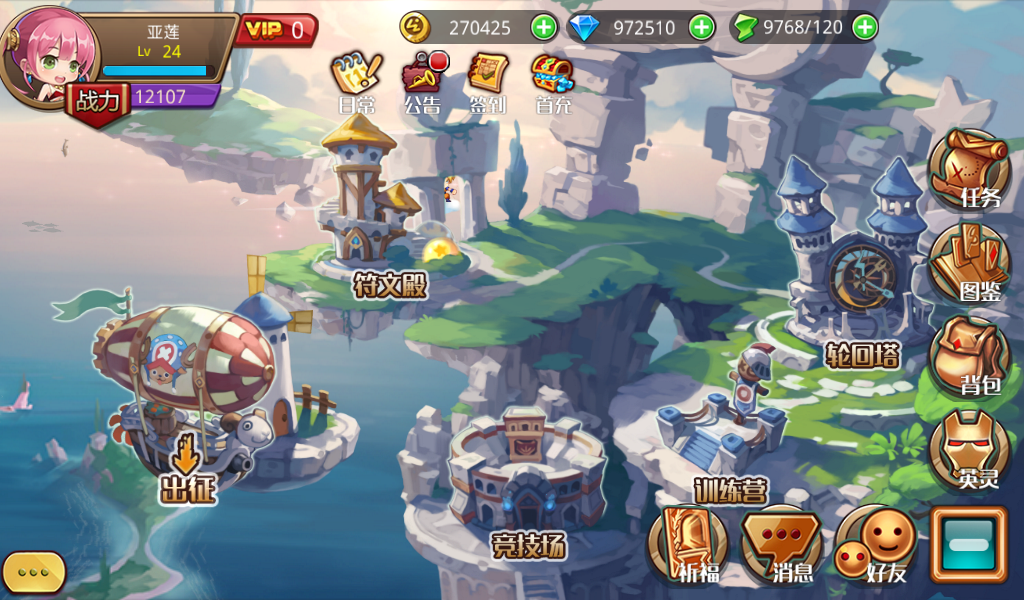Open the 英灵 heroes menu
This screenshot has height=600, width=1024.
click(969, 450)
